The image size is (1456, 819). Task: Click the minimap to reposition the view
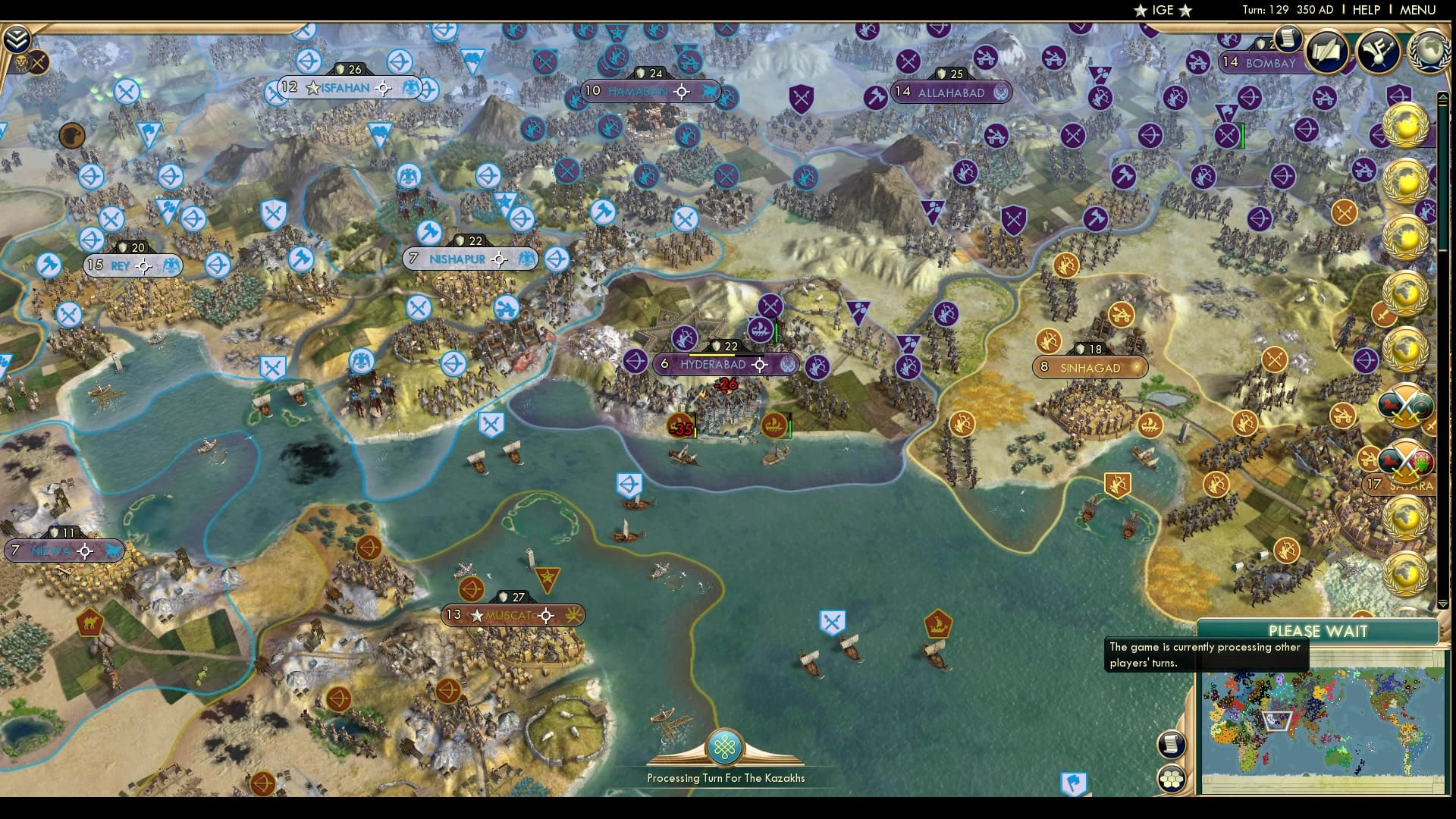(1323, 720)
